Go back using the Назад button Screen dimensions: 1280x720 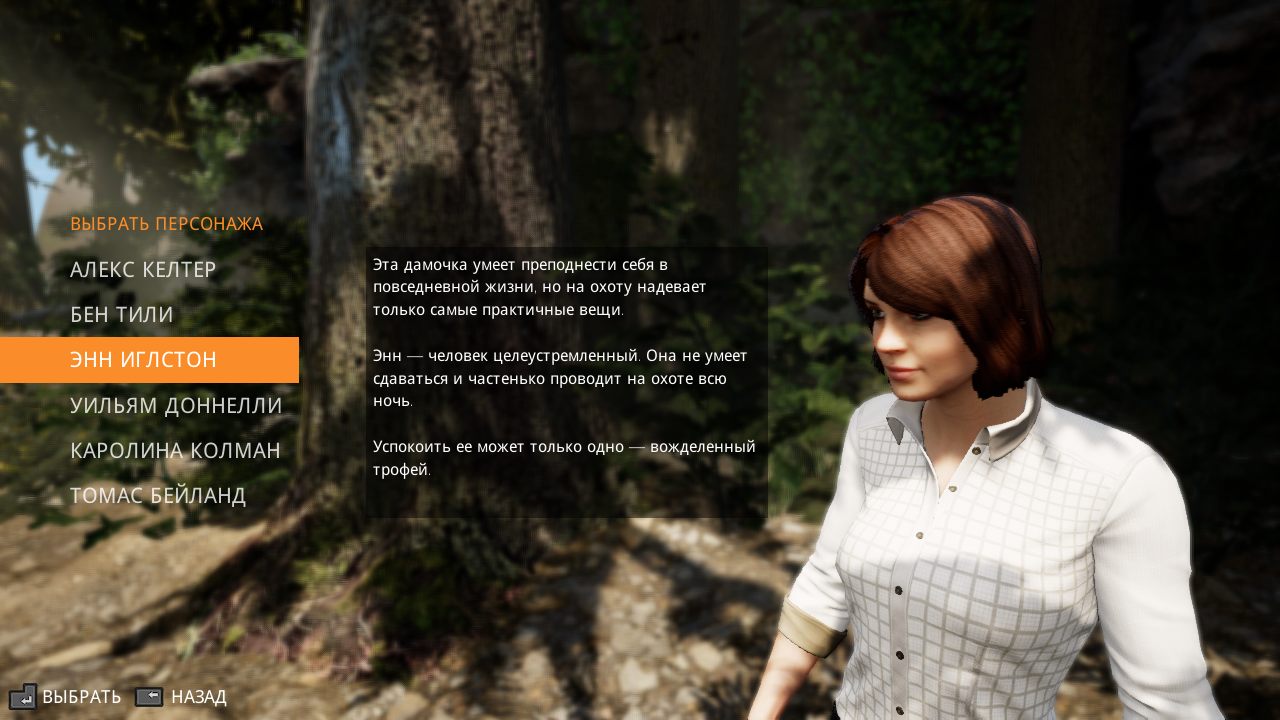coord(182,696)
